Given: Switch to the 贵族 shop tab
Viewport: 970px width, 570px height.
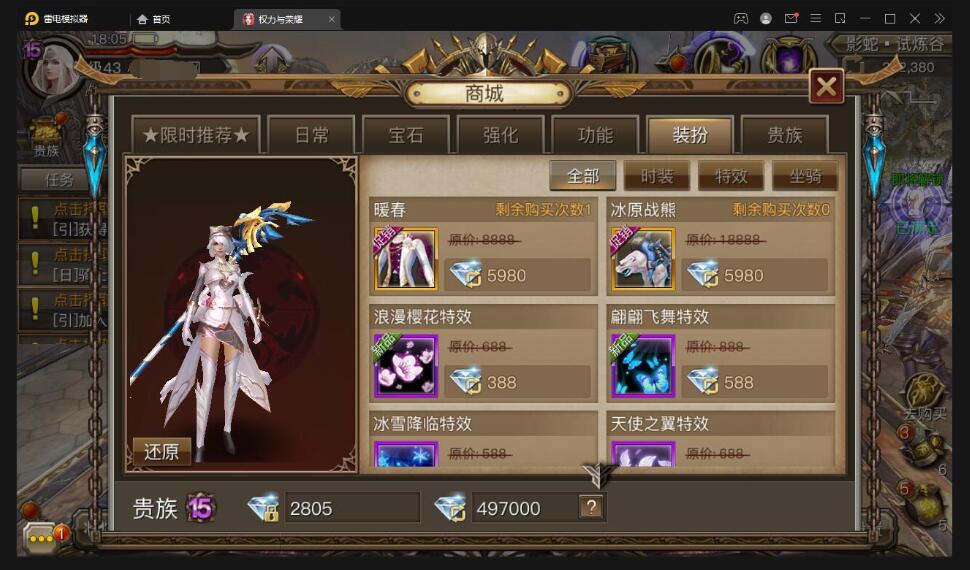Looking at the screenshot, I should coord(784,135).
